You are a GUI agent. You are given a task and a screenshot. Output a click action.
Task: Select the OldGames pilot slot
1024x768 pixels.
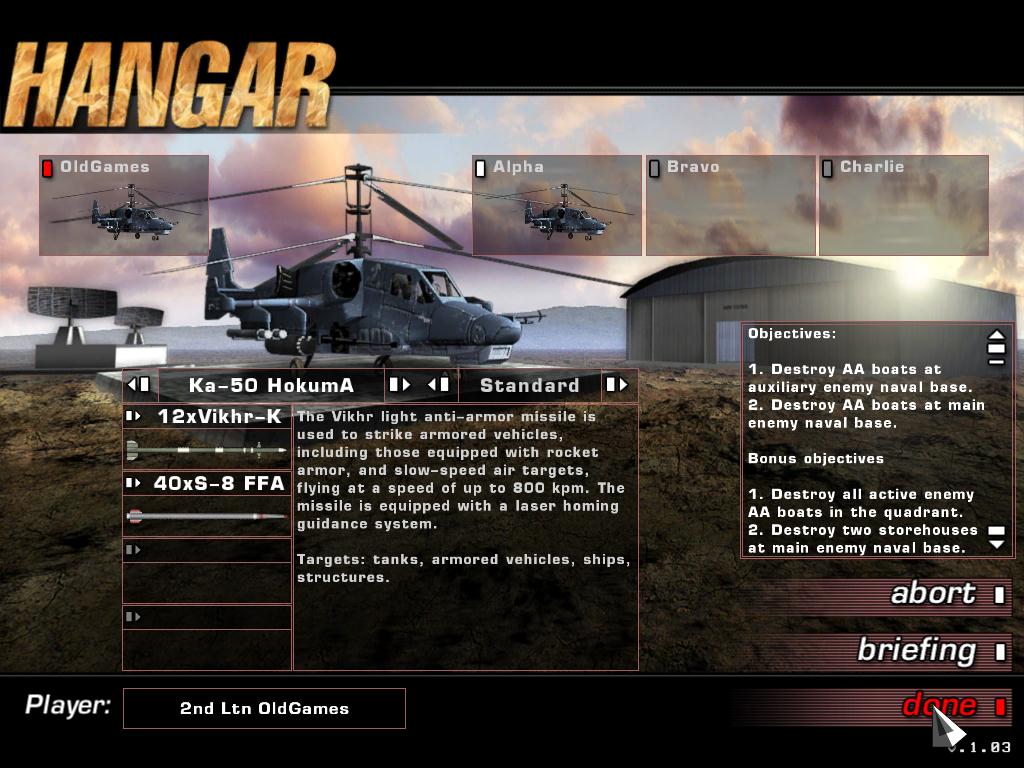124,205
